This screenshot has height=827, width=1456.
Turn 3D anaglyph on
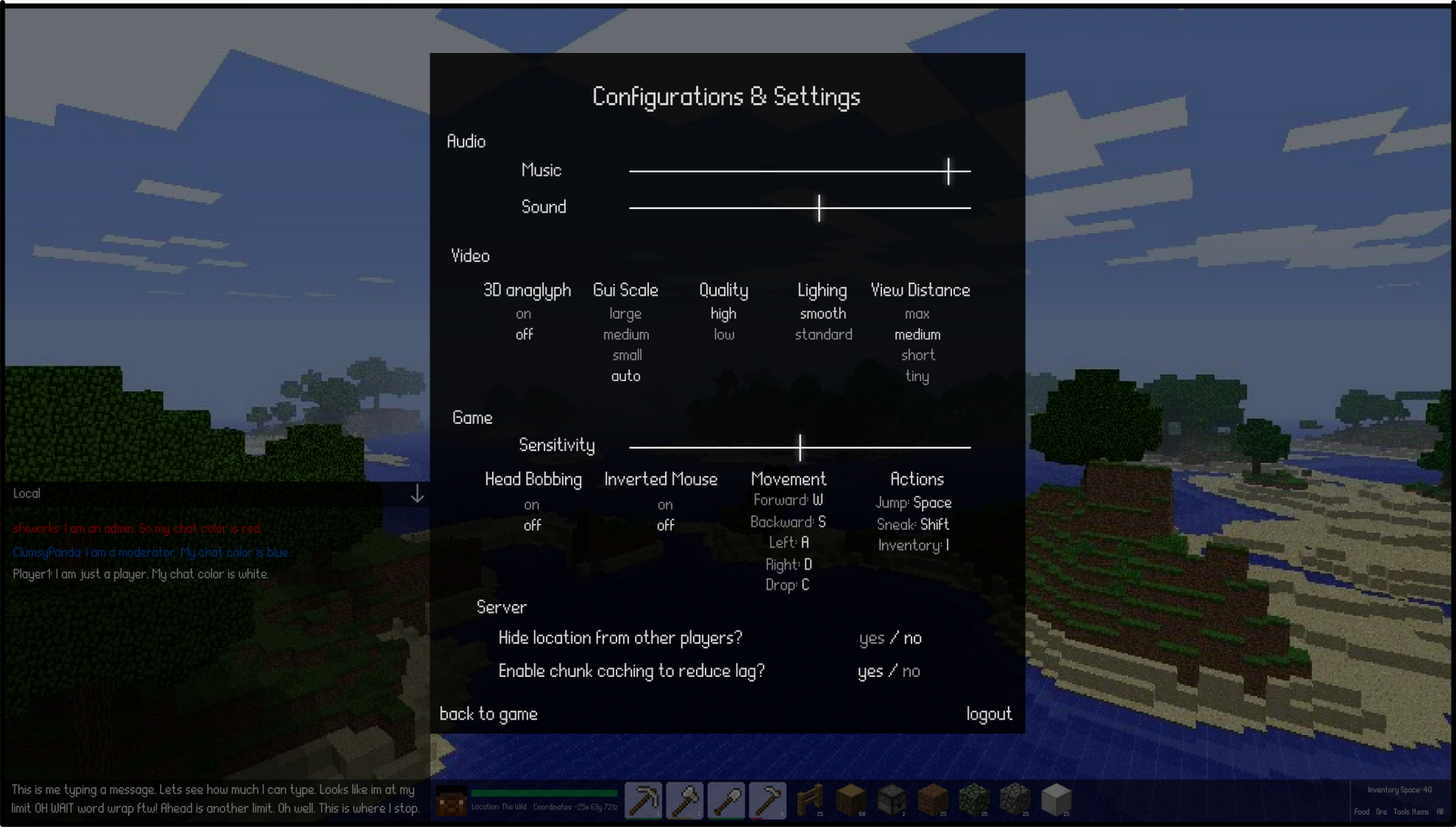(x=523, y=313)
